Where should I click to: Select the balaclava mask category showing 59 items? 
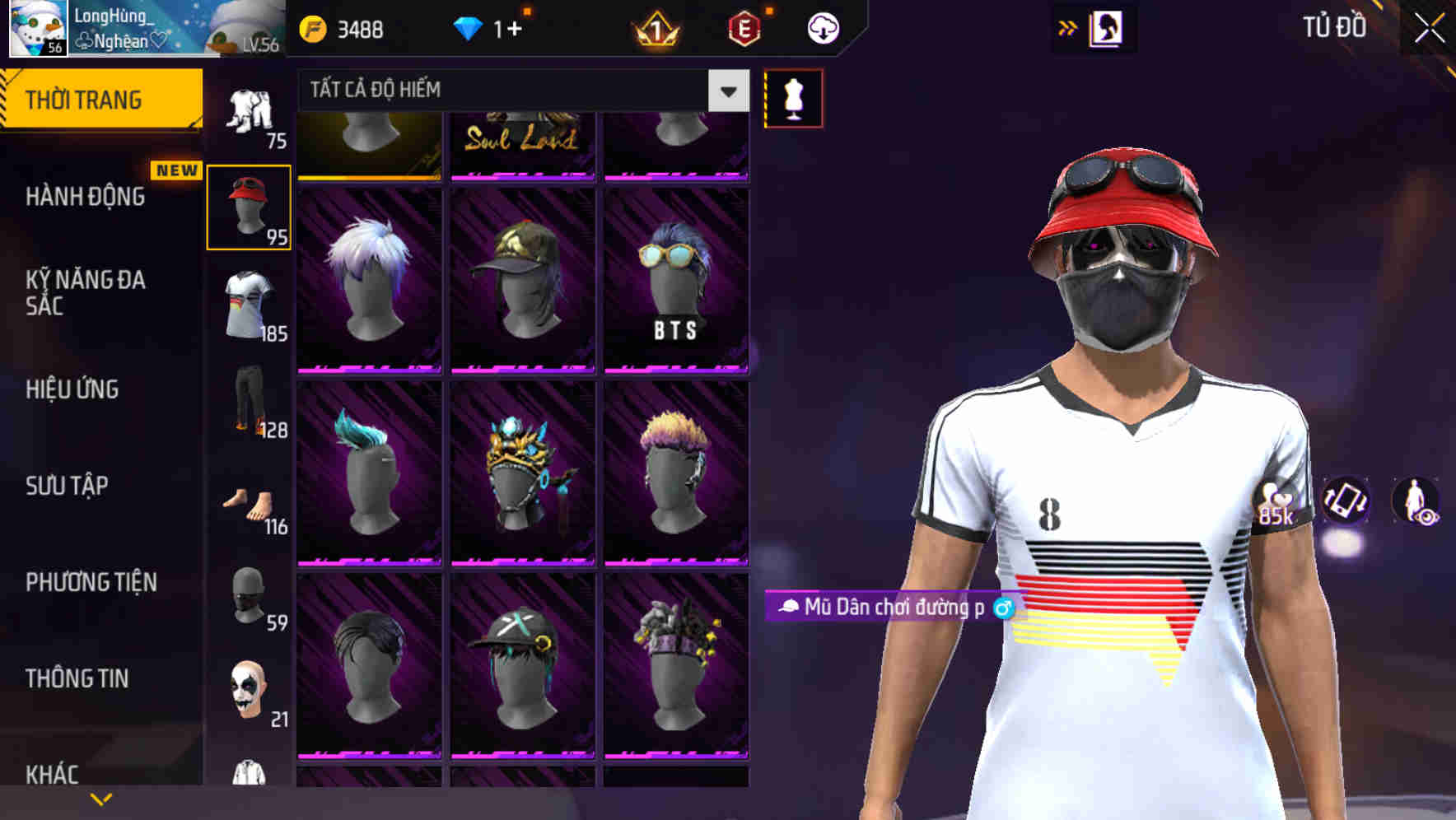coord(250,597)
